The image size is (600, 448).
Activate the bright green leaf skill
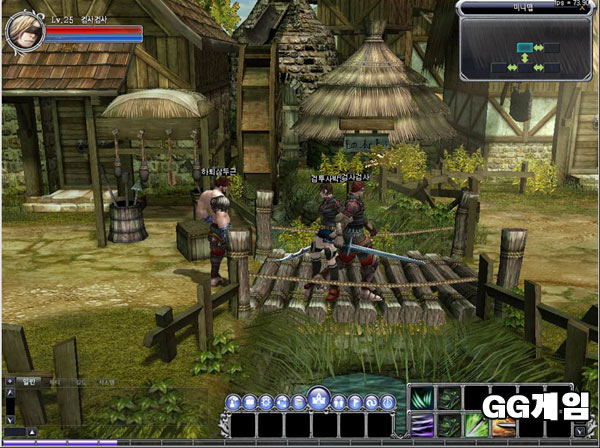[x=475, y=425]
